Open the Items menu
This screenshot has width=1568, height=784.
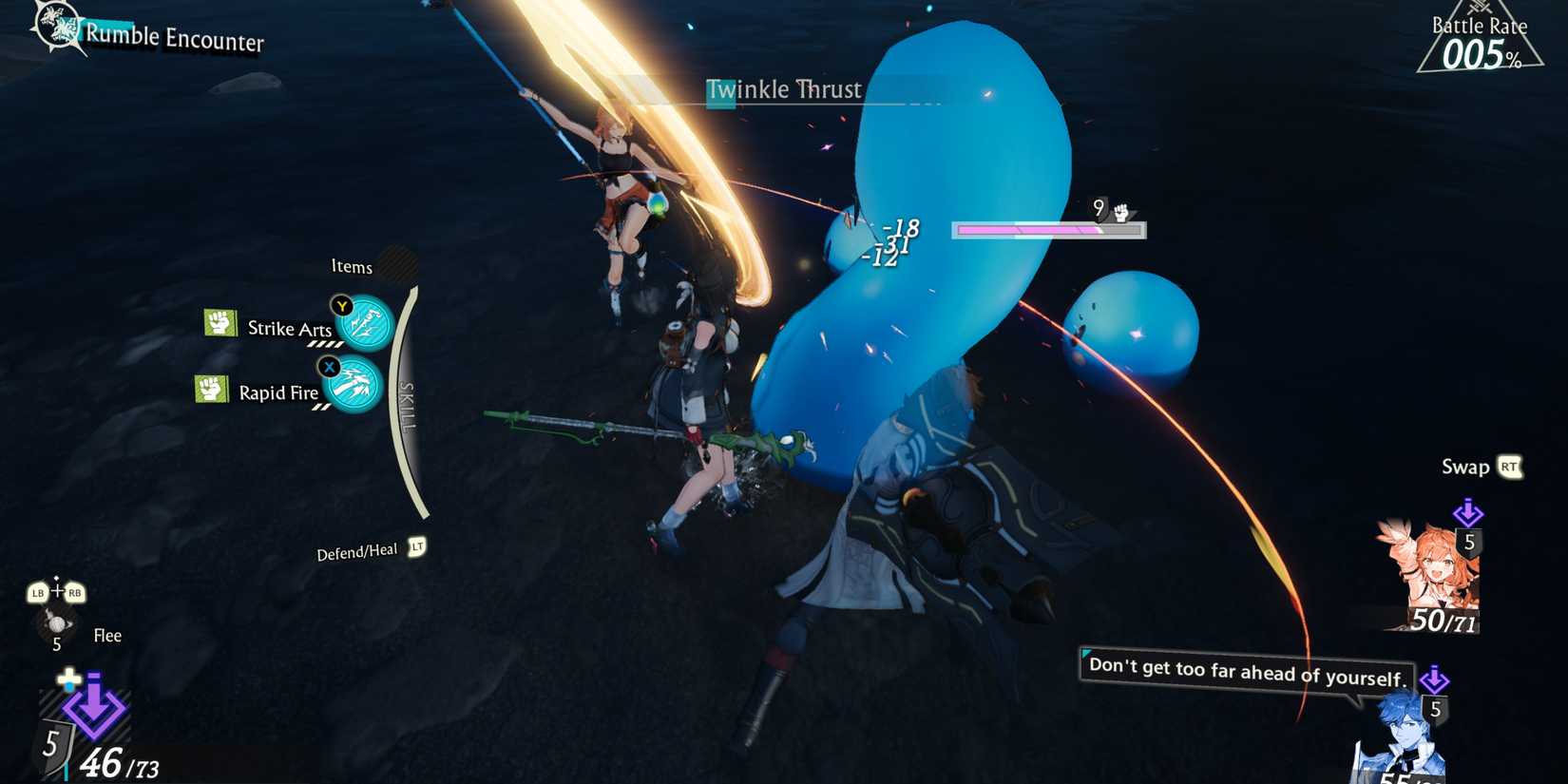click(351, 267)
